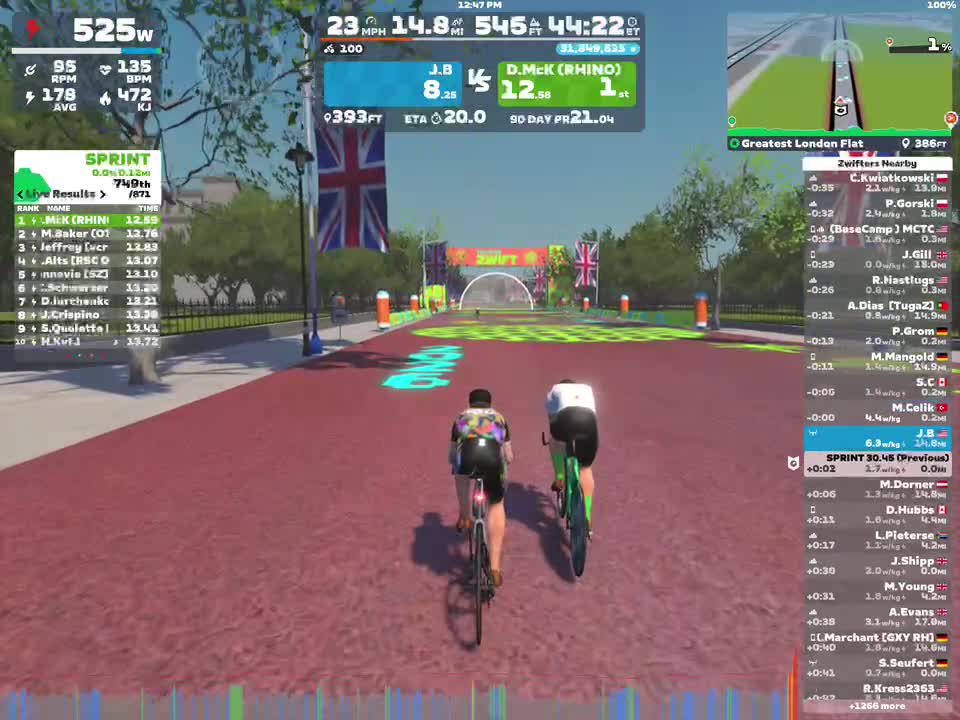Select the highlighted J.B row in rider list
The image size is (960, 720).
pos(877,438)
